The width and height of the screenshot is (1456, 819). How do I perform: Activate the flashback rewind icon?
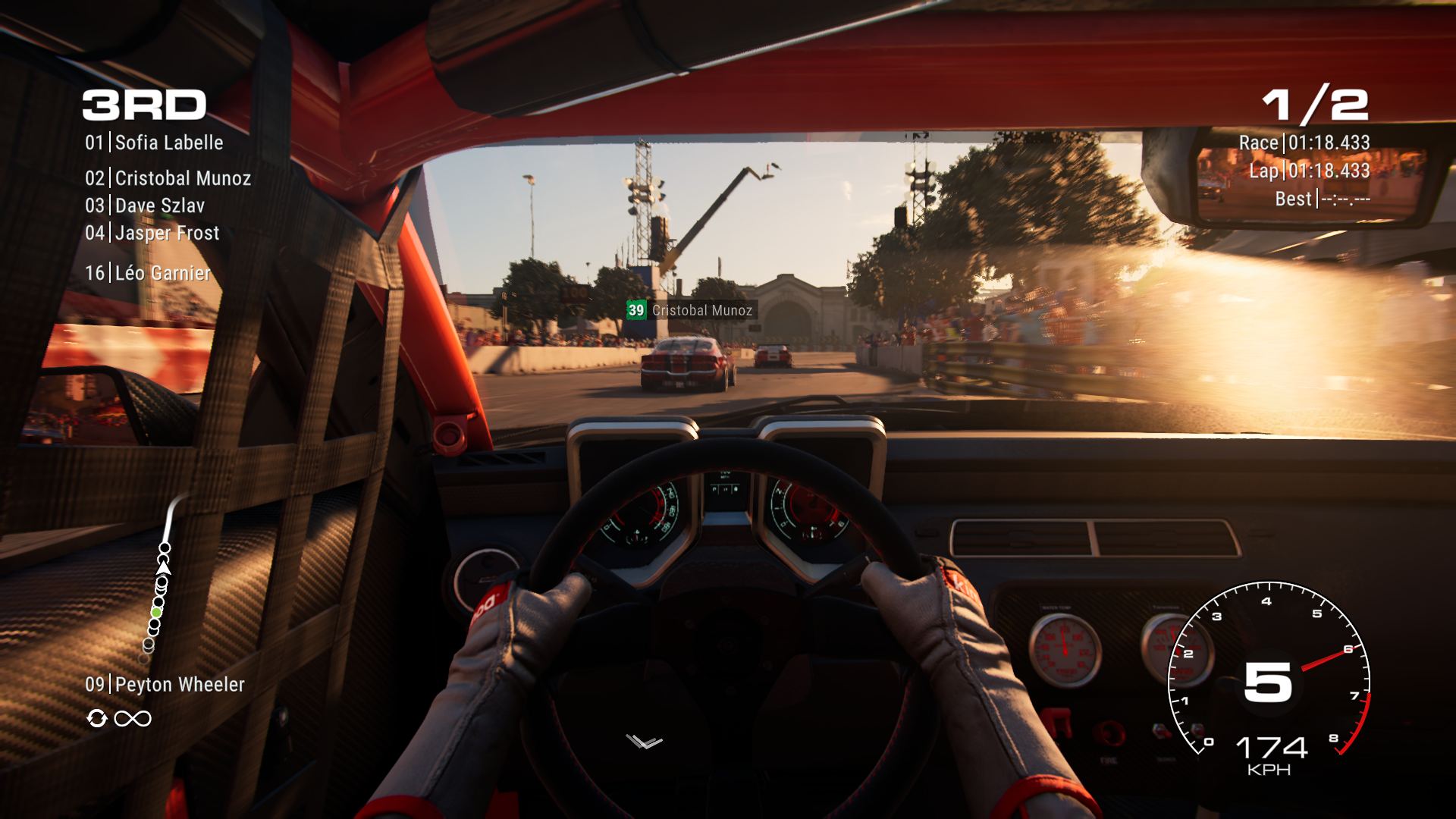97,718
